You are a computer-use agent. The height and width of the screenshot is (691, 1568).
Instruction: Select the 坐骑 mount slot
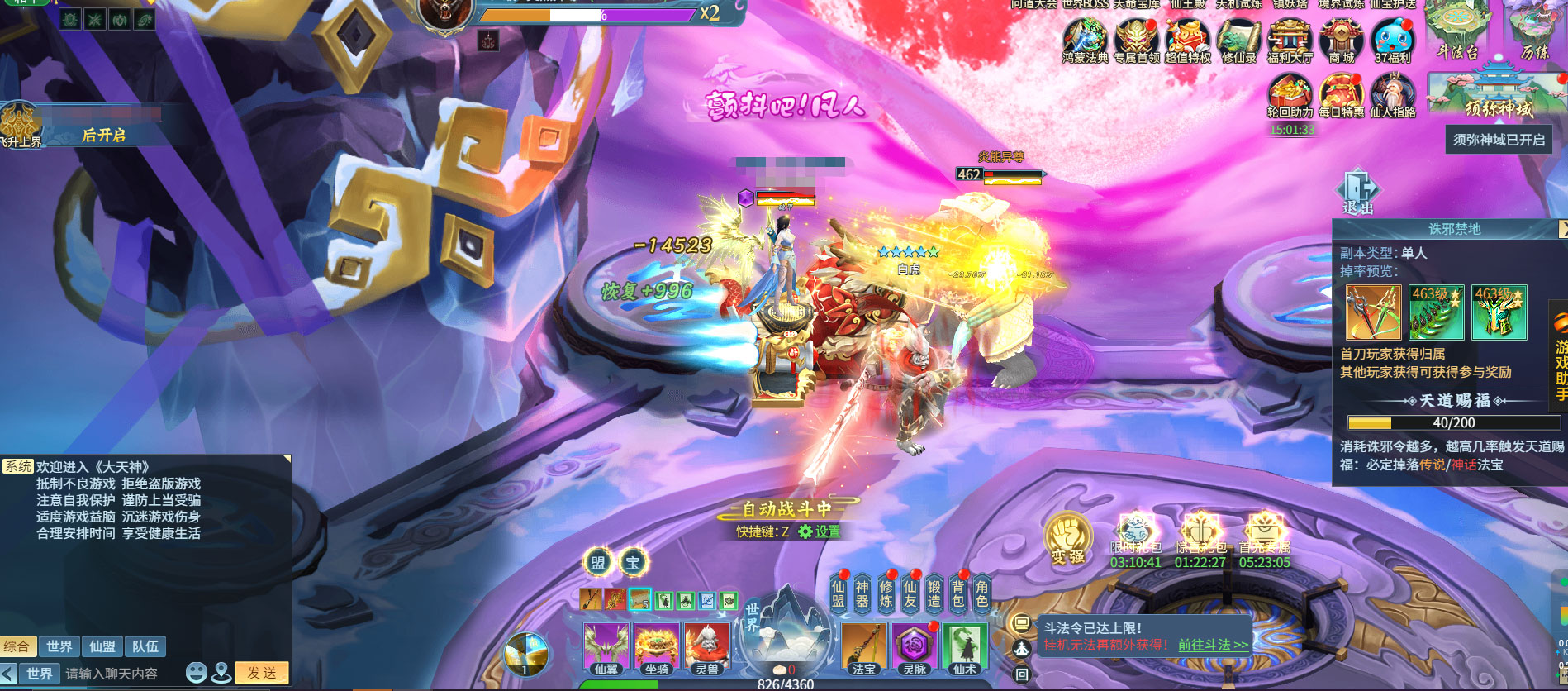tap(657, 648)
